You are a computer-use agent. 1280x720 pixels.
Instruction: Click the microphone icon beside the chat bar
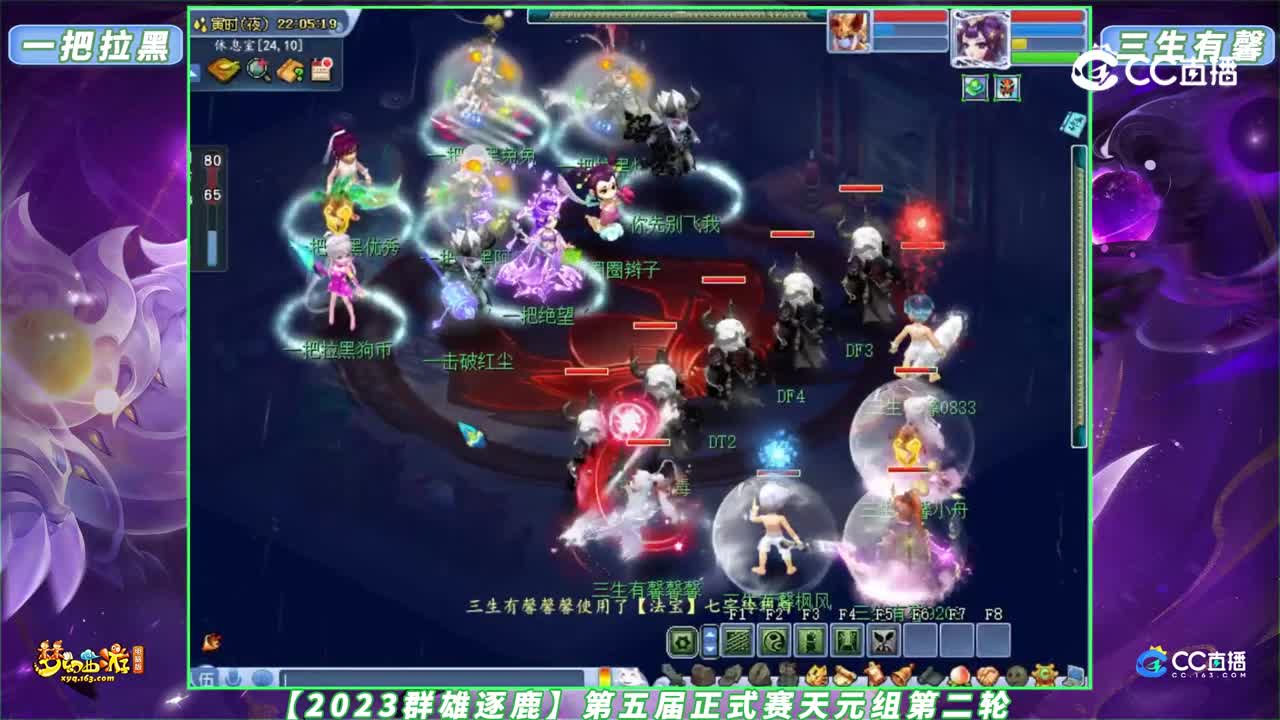(x=233, y=677)
